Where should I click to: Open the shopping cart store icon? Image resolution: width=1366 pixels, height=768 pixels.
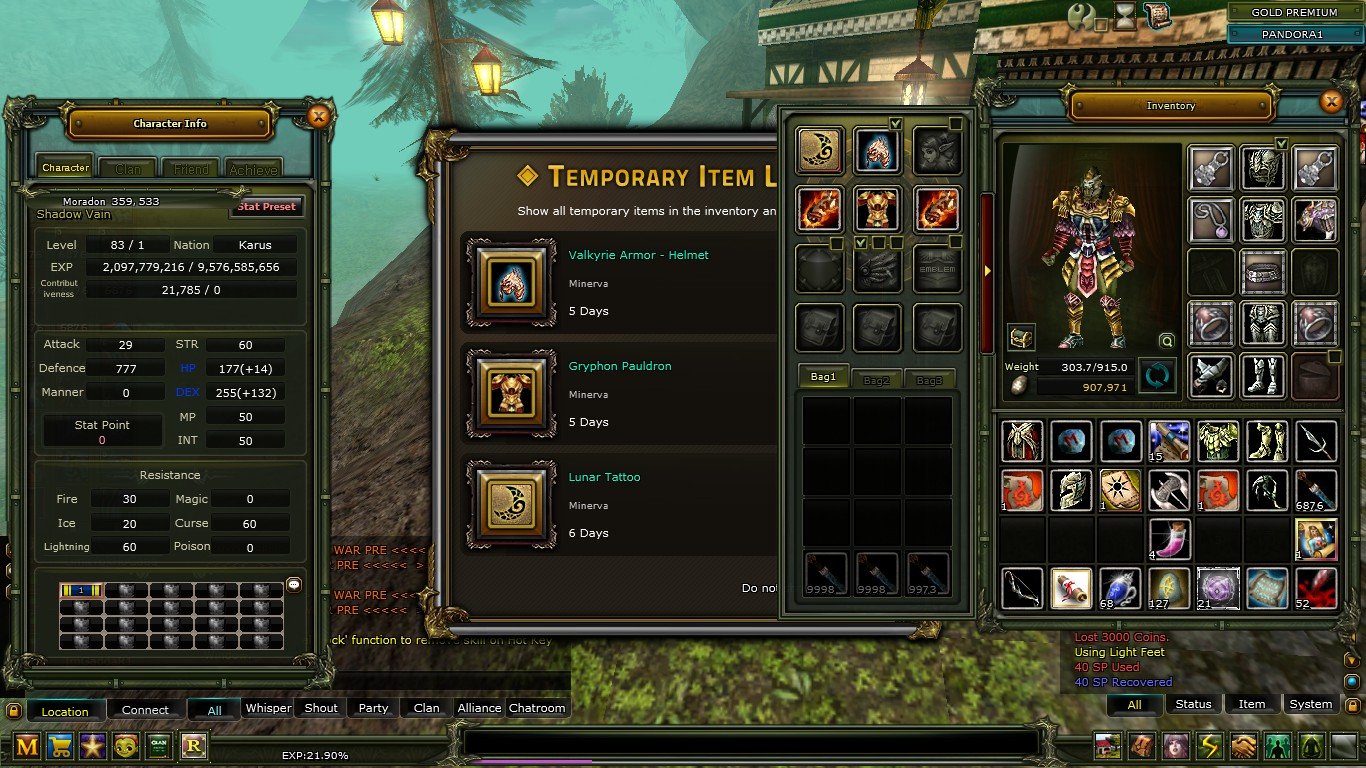click(x=61, y=745)
